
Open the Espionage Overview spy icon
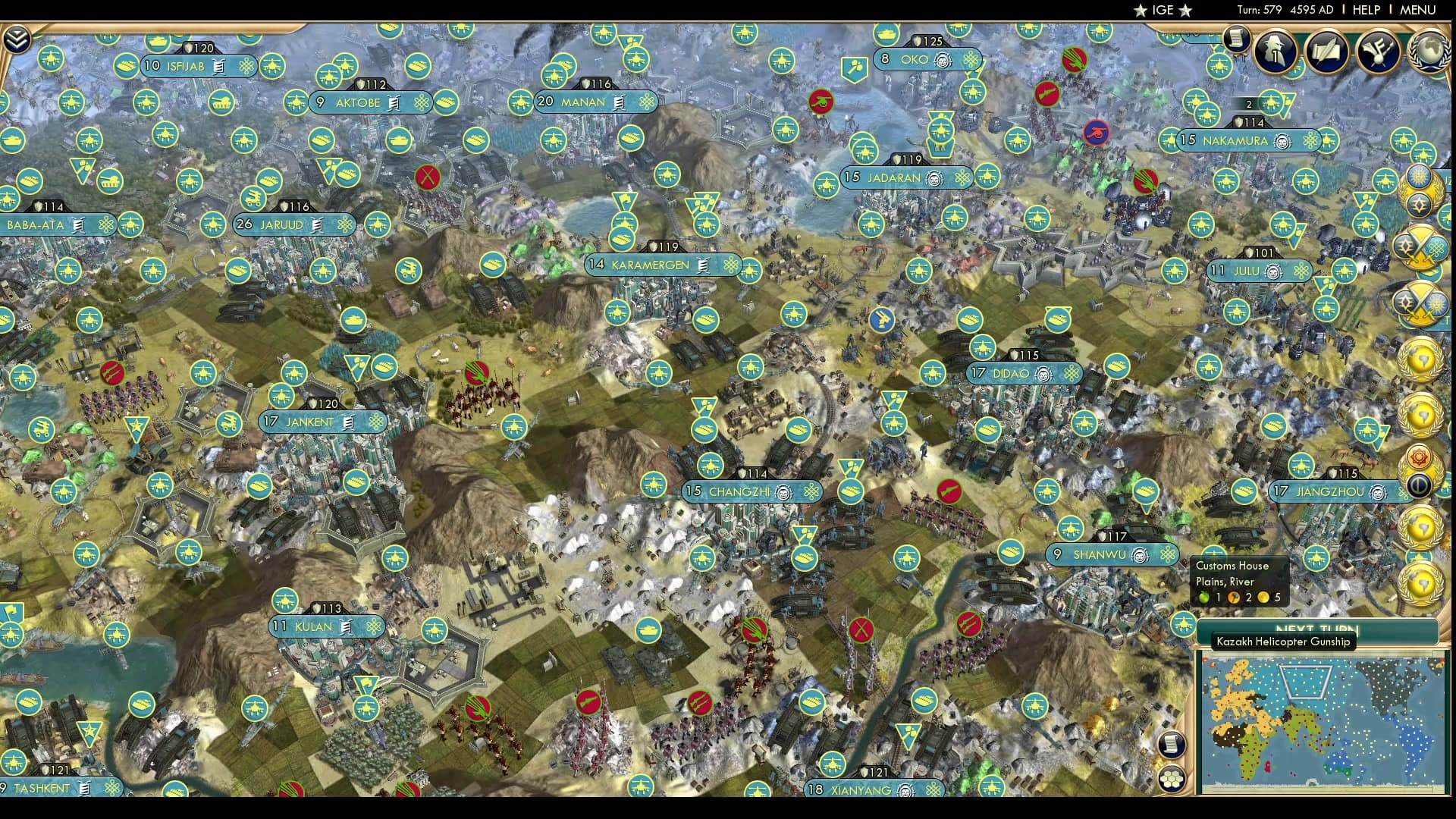[1276, 53]
